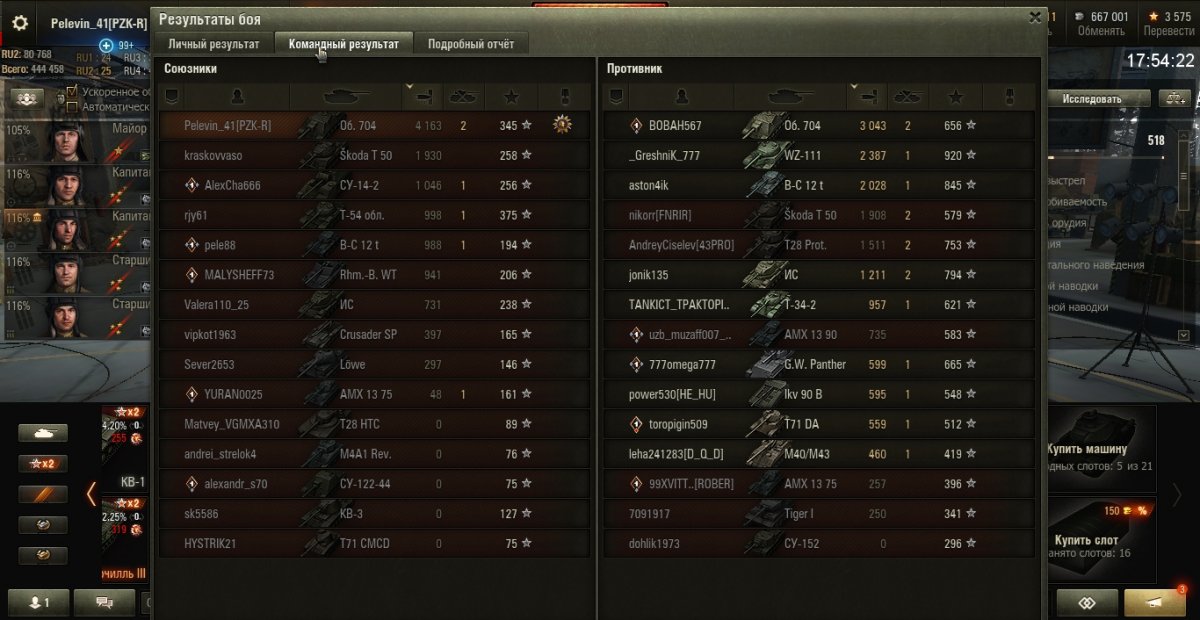
Task: Select the Командный результат tab
Action: coord(343,44)
